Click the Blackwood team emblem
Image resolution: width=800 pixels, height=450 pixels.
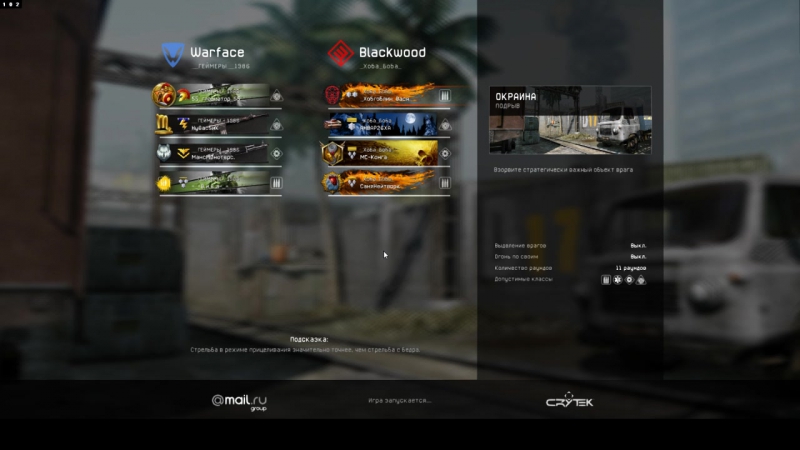341,53
